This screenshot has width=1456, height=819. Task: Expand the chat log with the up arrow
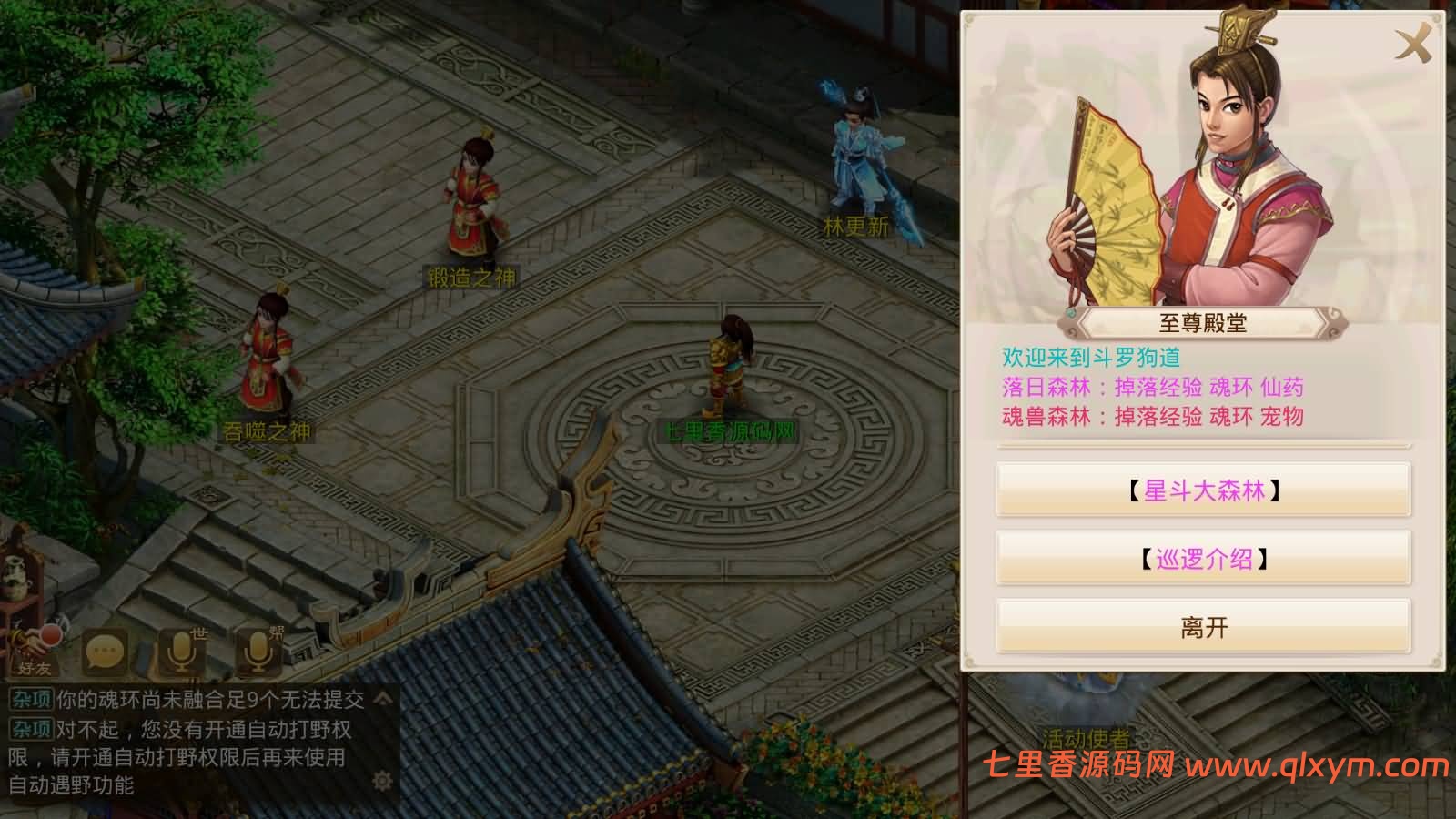383,699
